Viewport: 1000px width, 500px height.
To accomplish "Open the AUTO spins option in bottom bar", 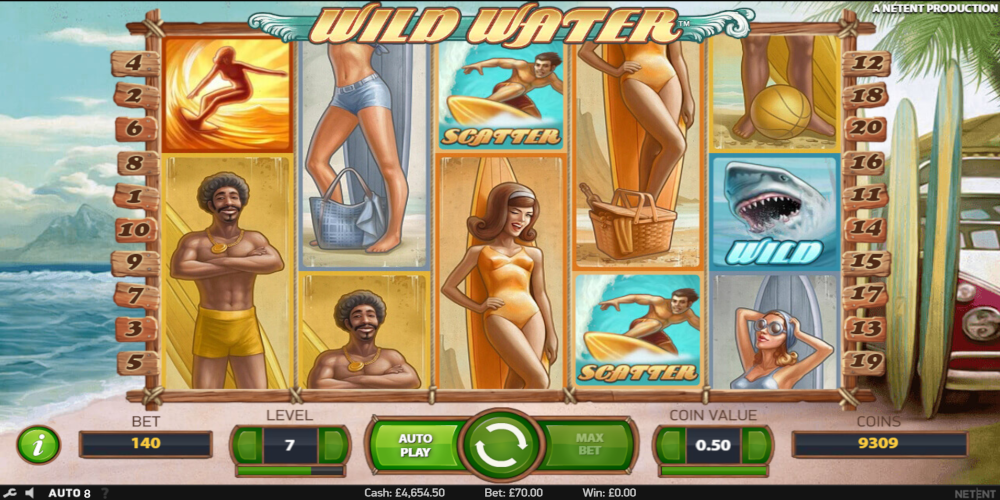I will pyautogui.click(x=69, y=493).
